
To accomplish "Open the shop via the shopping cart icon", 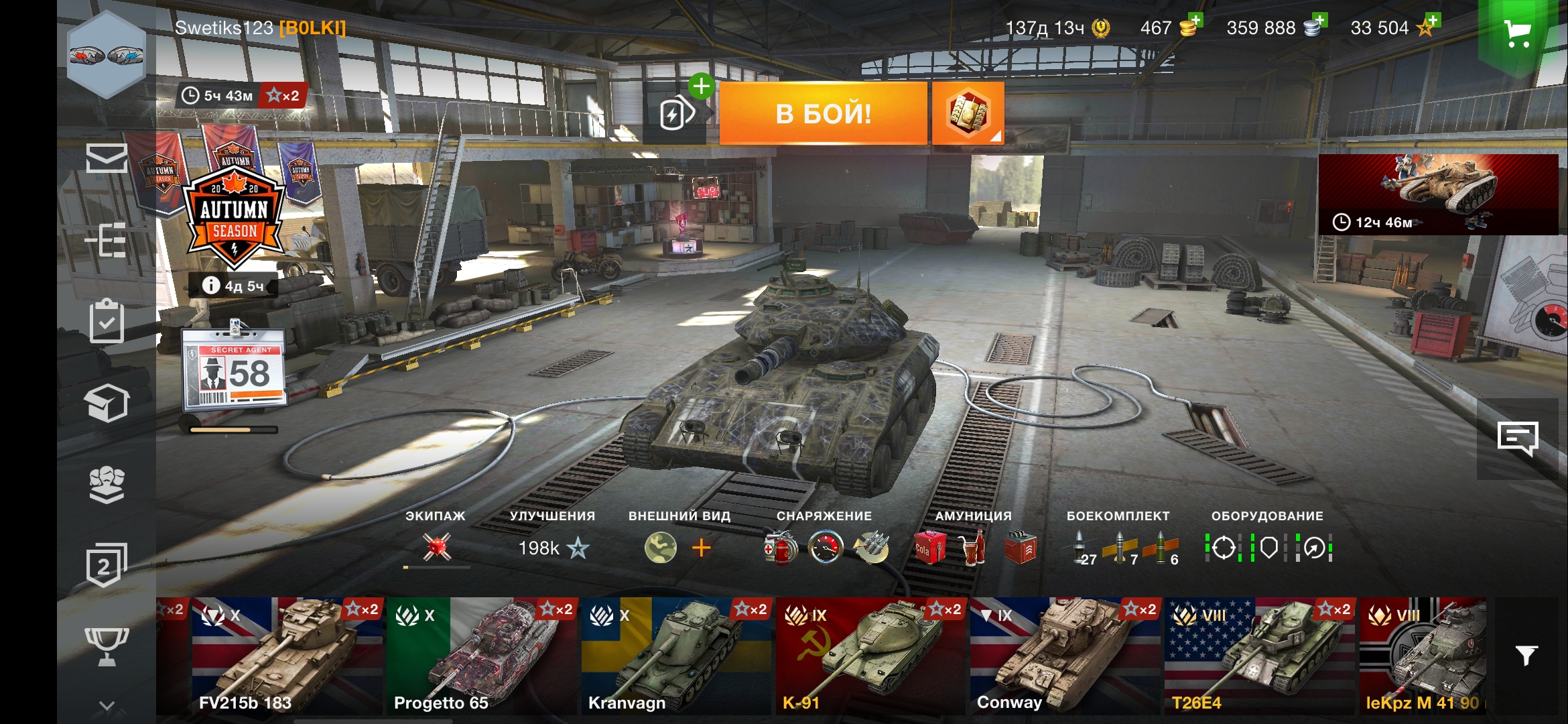I will coord(1517,34).
